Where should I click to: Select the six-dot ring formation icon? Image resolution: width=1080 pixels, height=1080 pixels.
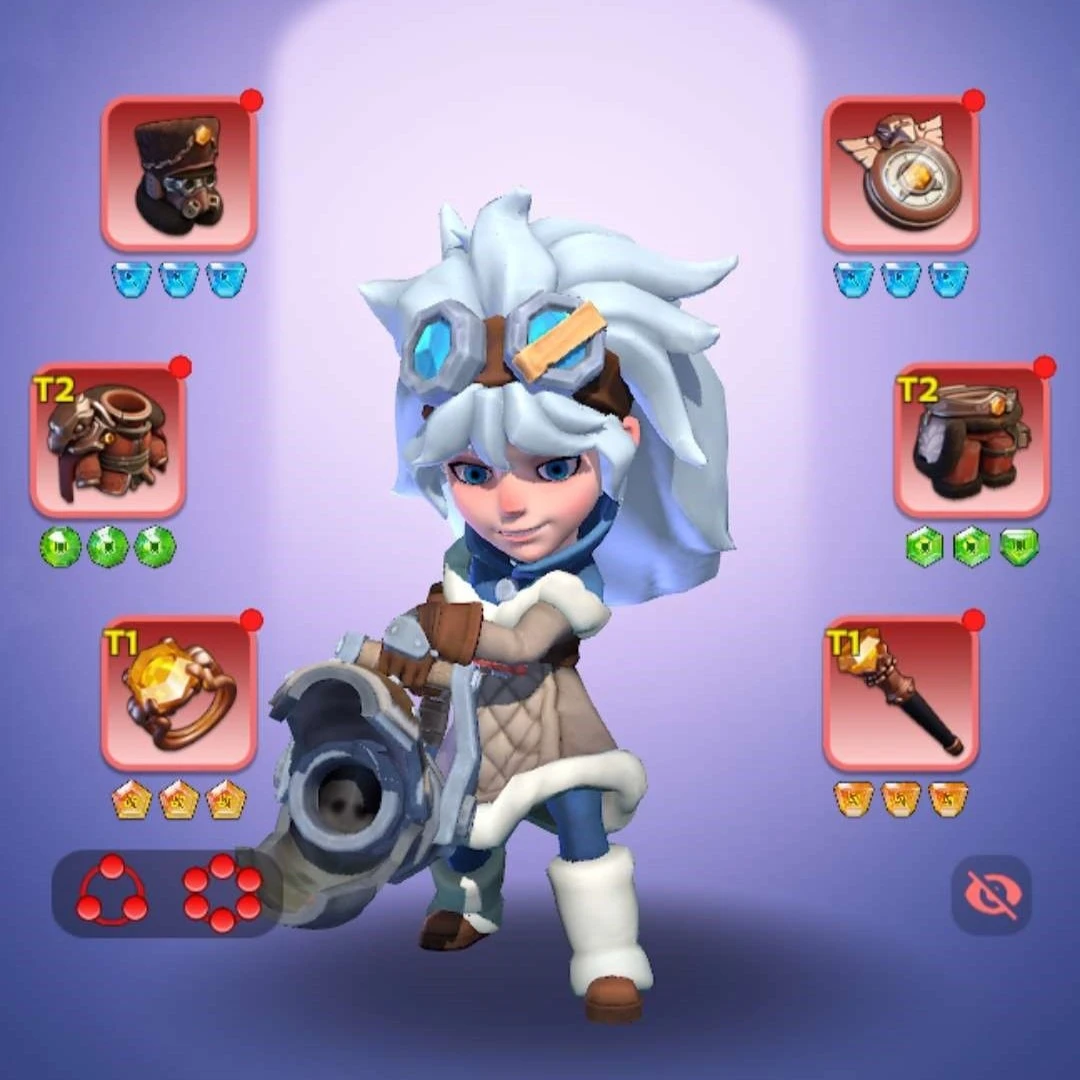point(222,892)
